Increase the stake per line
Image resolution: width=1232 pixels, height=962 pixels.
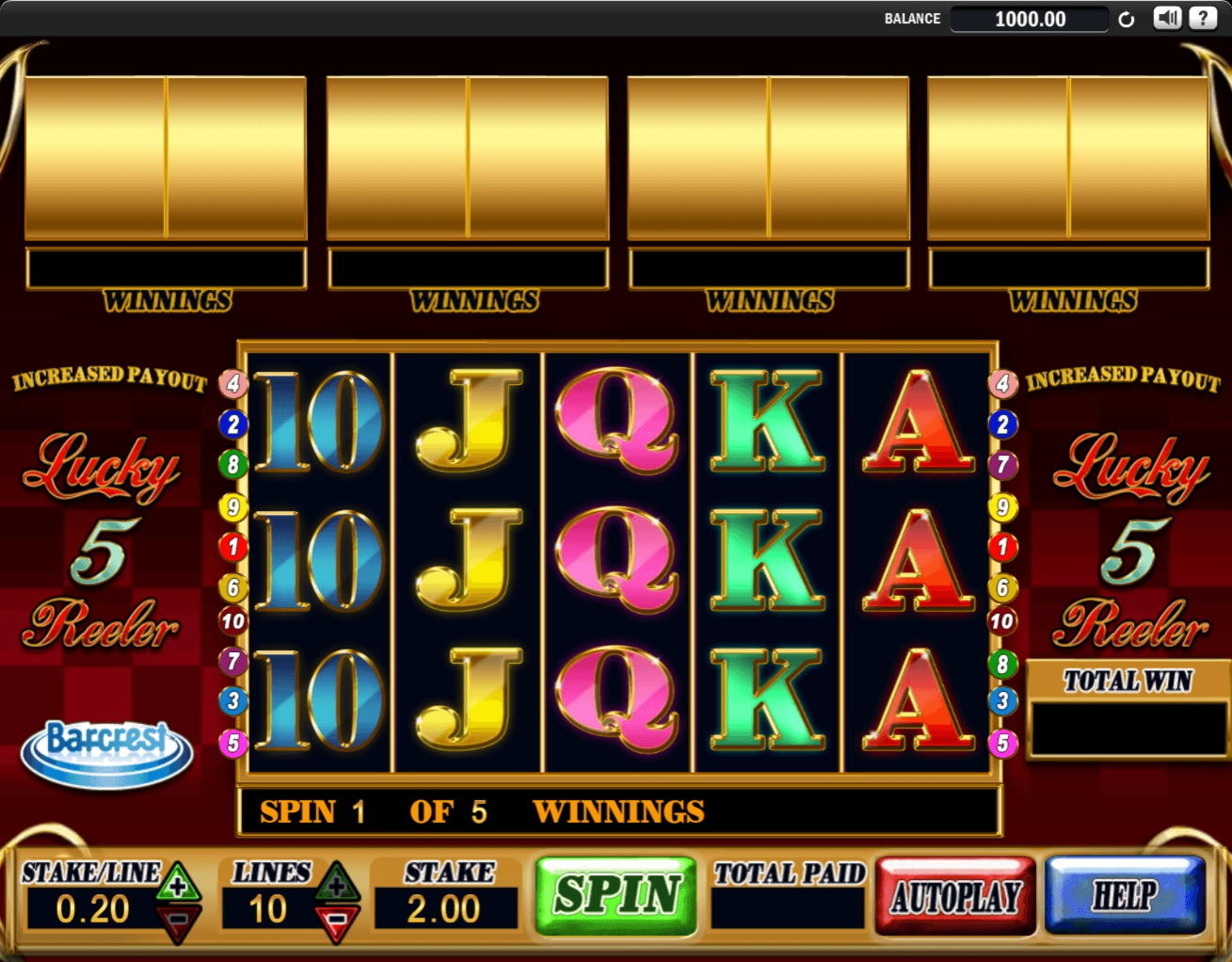(179, 883)
